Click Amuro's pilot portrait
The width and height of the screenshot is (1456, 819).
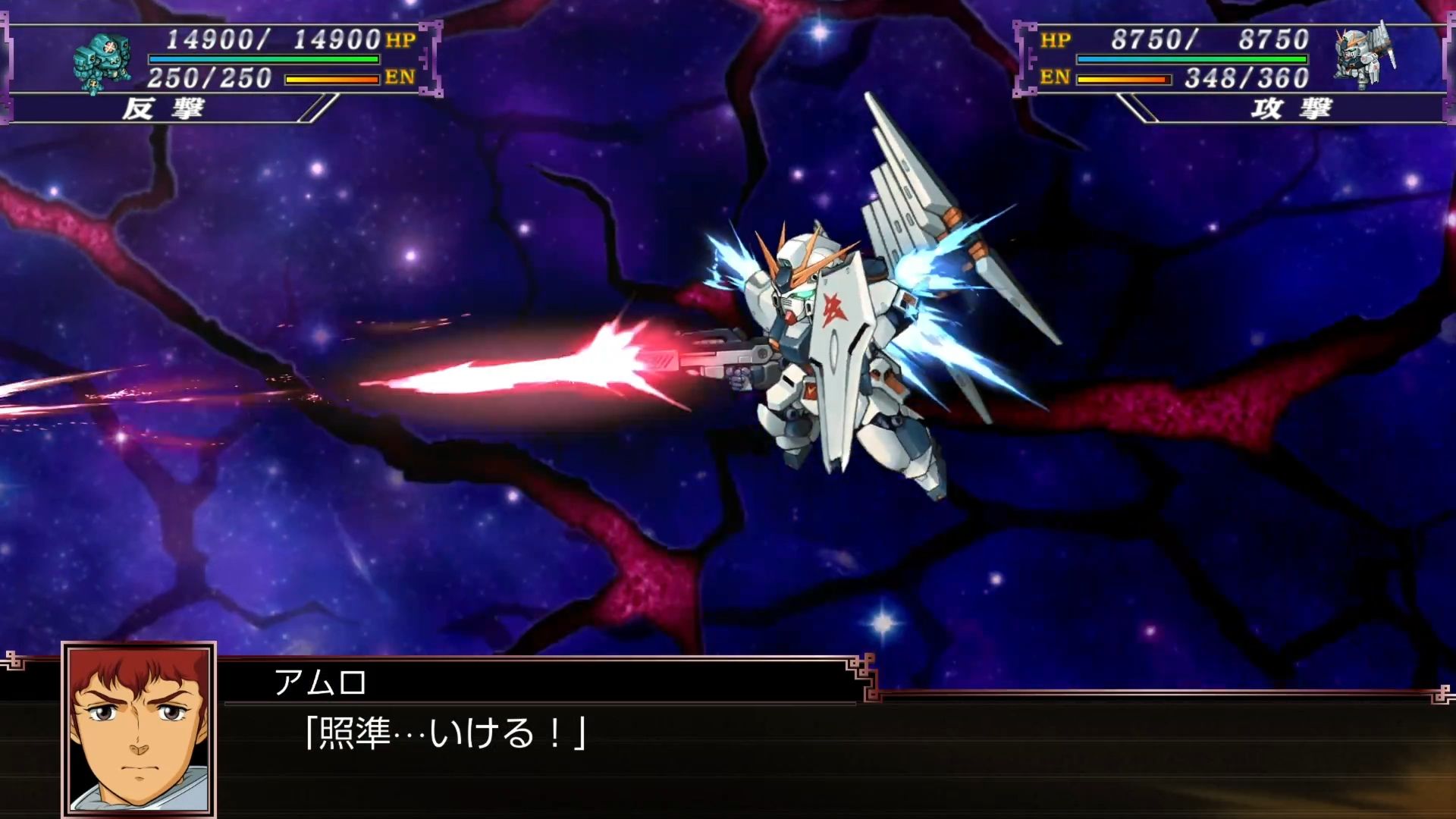click(139, 730)
